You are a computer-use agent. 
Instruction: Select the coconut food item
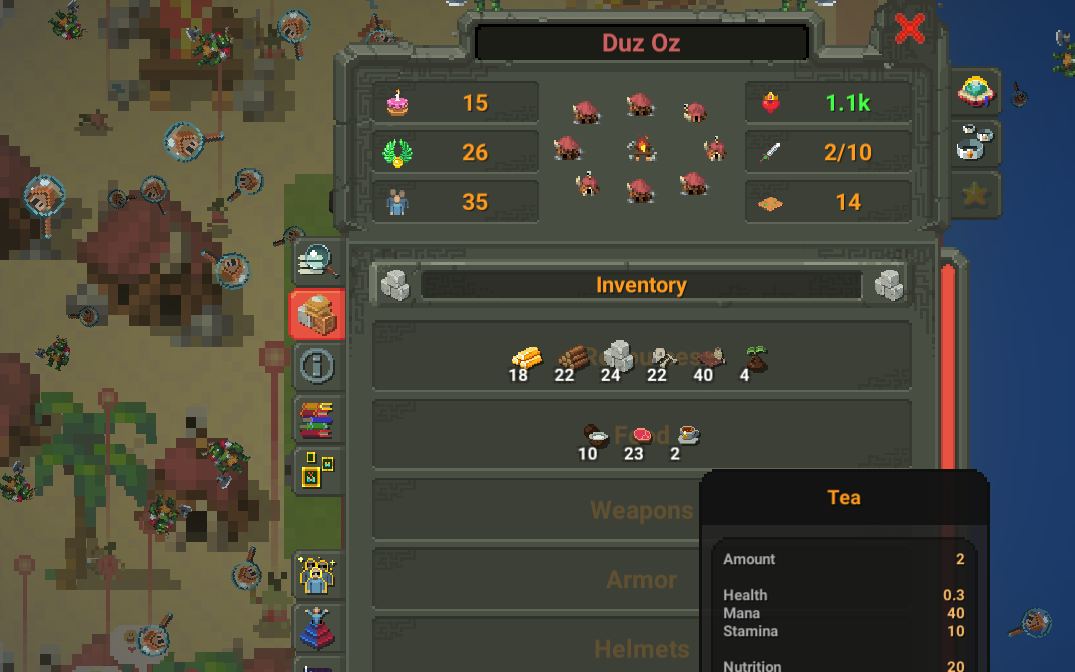596,435
